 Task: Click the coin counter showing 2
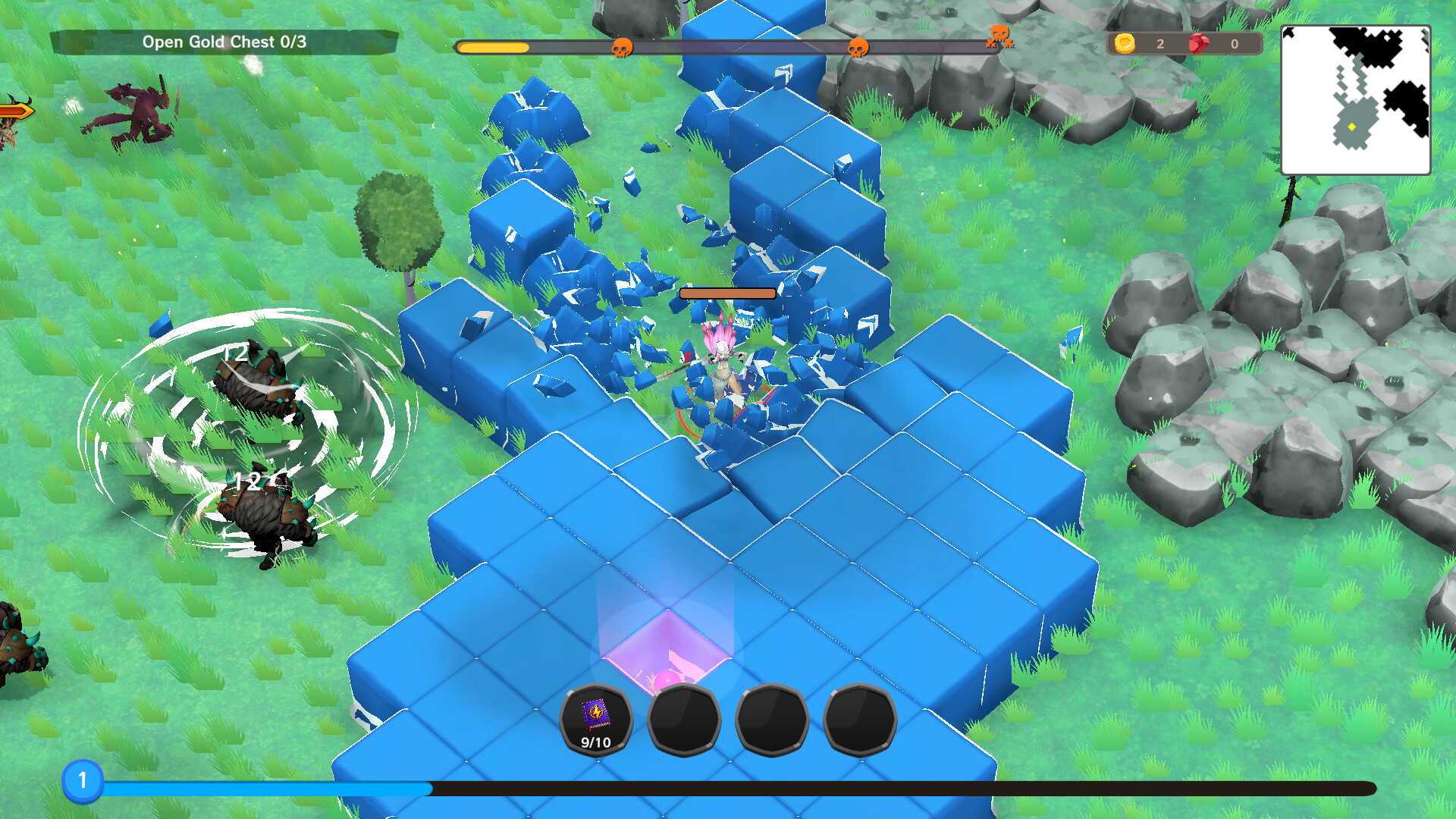pos(1159,43)
